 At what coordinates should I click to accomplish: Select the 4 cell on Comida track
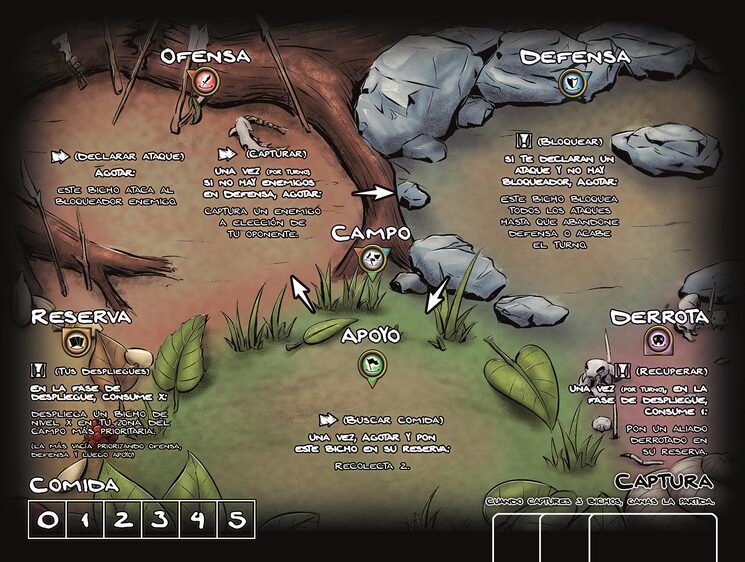coord(198,519)
